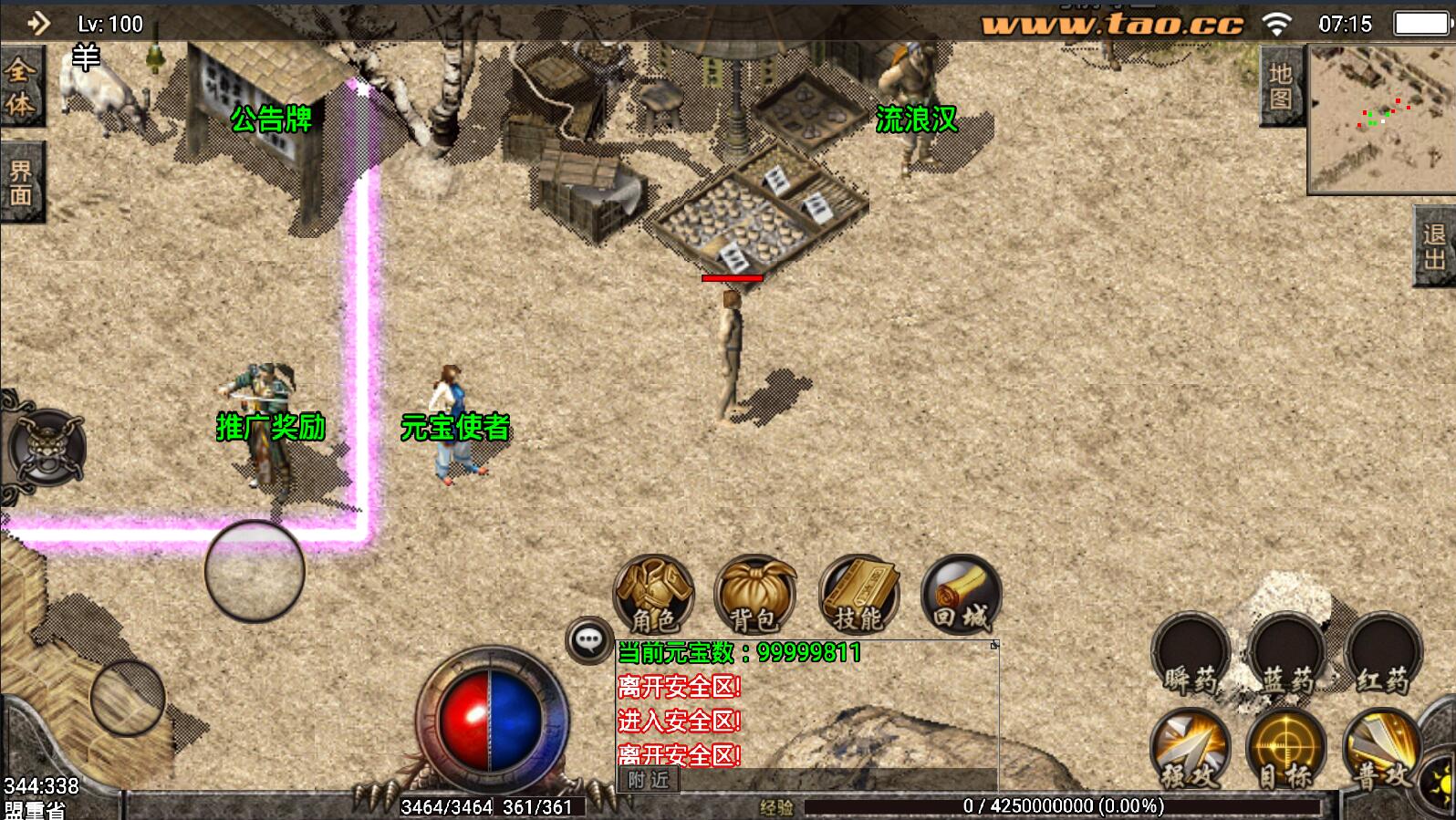Open the 角色 character menu

(x=653, y=595)
